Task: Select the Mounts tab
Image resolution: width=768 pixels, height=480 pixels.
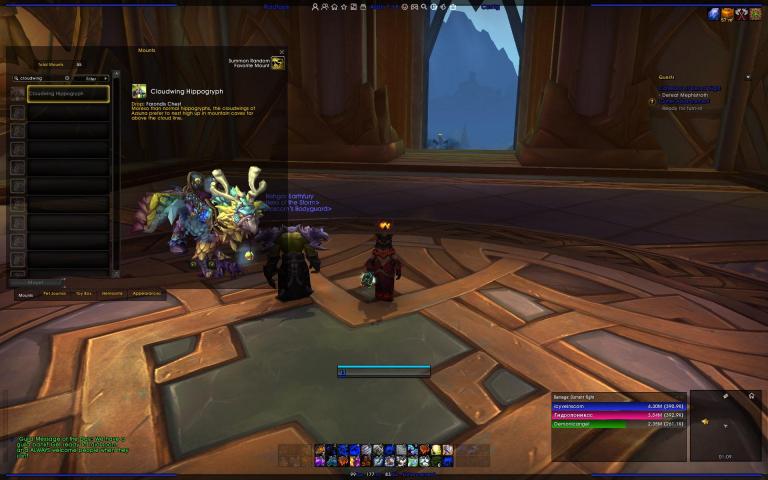Action: [x=26, y=294]
